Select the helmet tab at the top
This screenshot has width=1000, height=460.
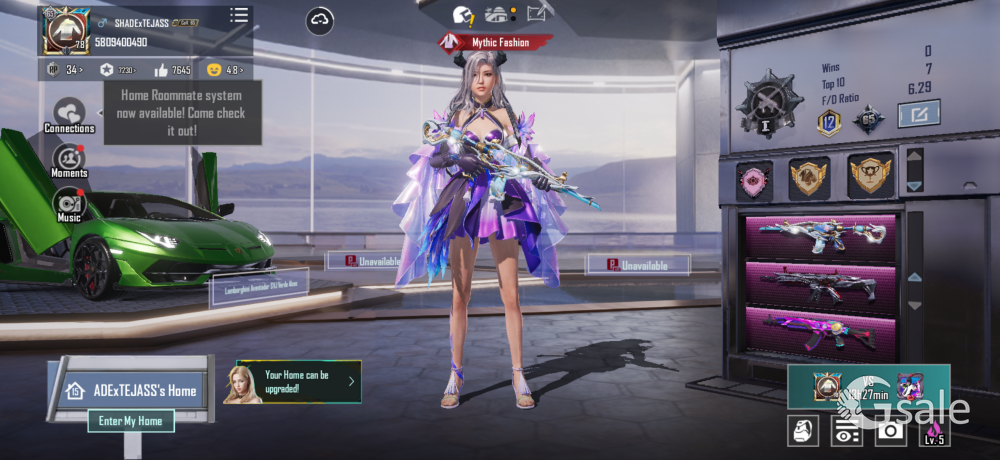click(x=463, y=15)
